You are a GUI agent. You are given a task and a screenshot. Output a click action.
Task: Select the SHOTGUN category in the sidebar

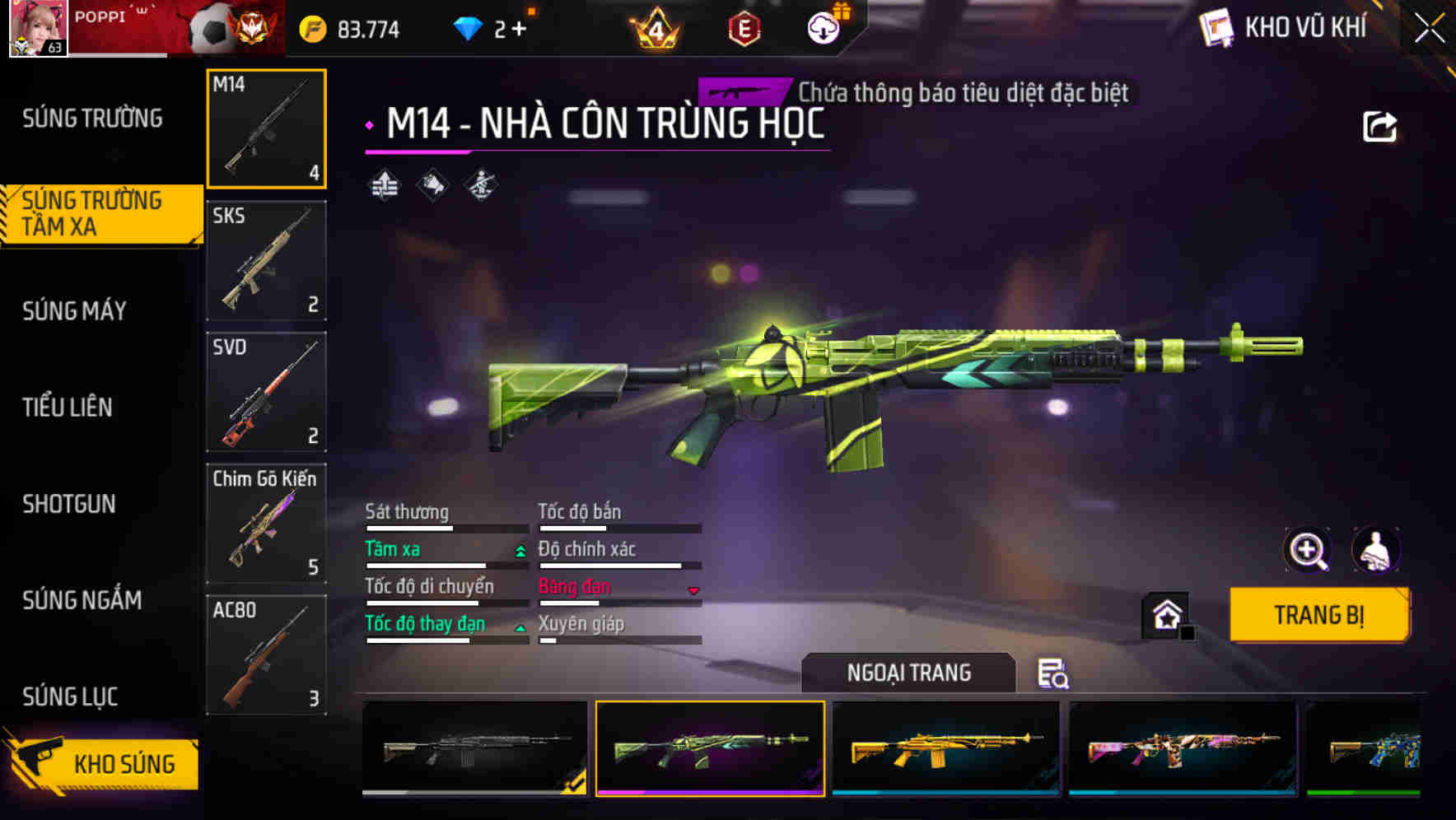tap(69, 504)
